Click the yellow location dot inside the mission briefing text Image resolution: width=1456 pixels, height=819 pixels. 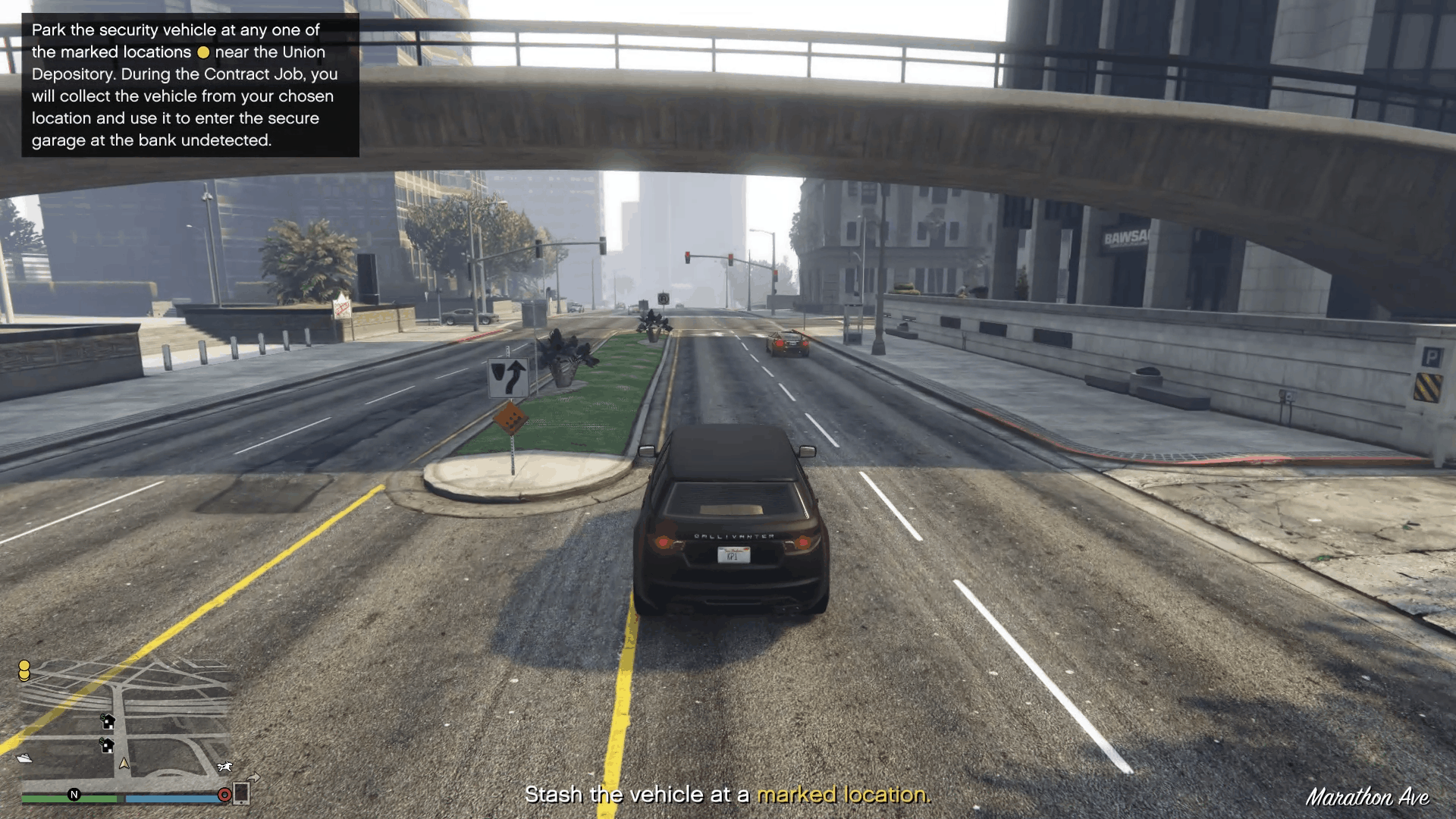point(203,52)
